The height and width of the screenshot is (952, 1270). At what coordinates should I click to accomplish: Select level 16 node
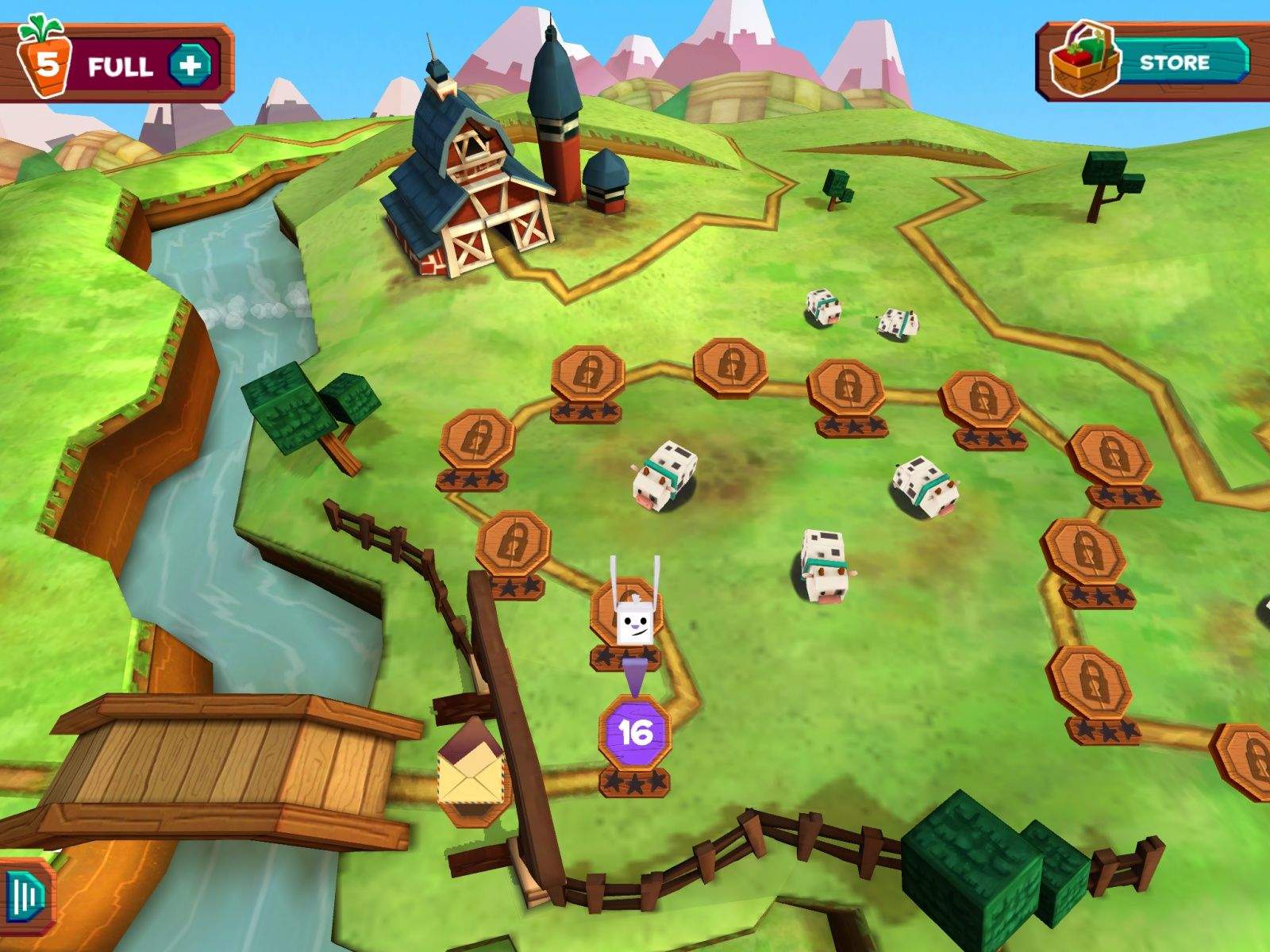635,732
